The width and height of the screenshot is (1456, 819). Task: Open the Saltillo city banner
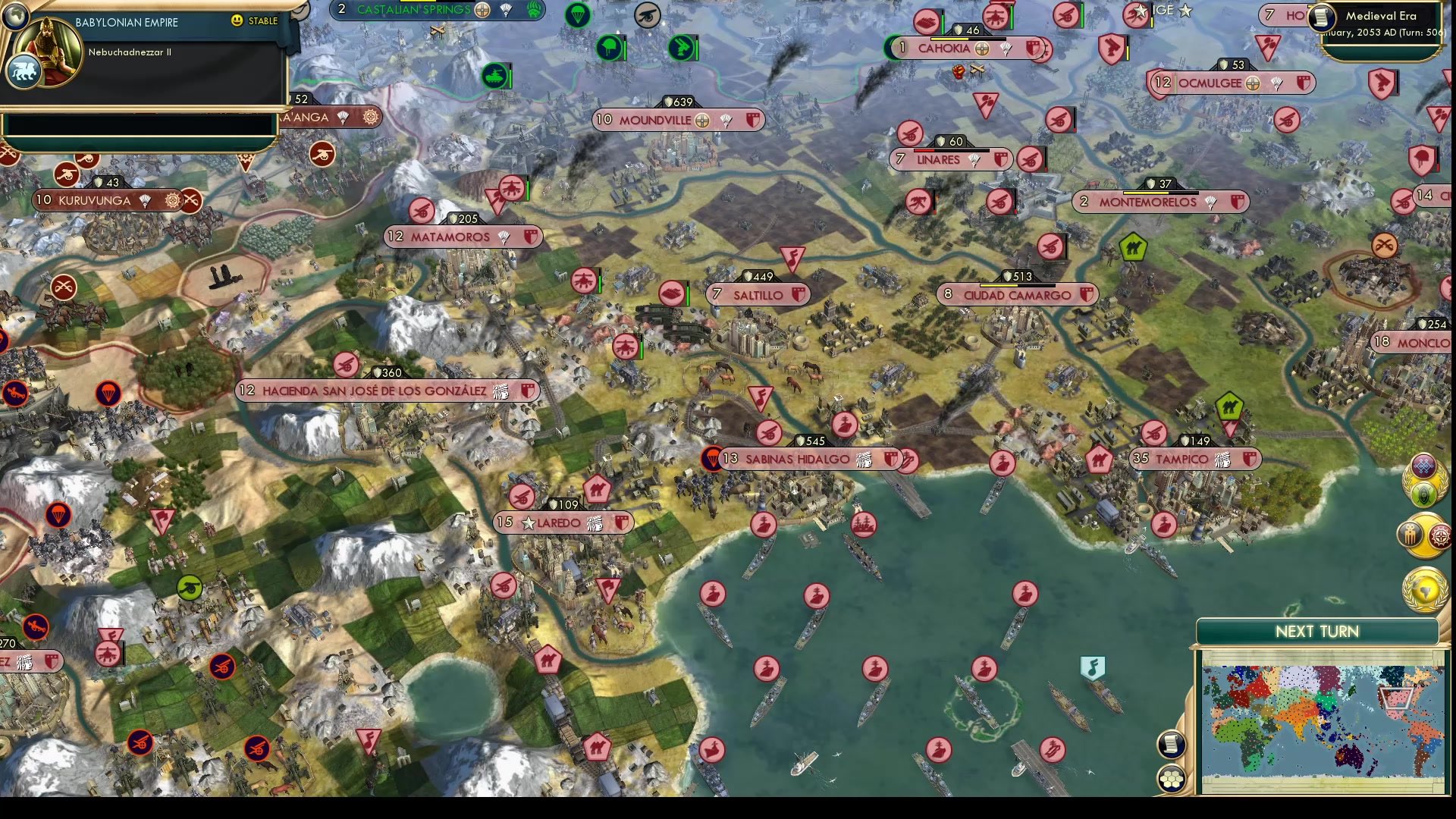click(758, 294)
